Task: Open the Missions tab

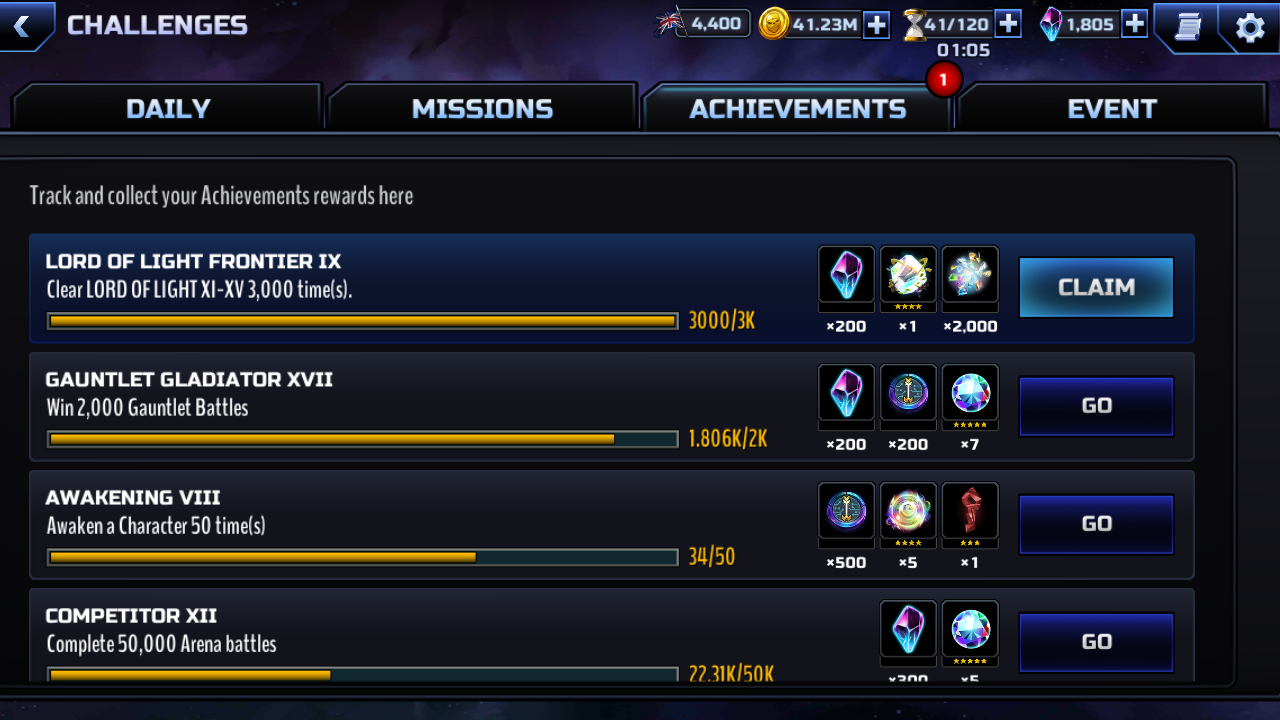Action: click(x=482, y=108)
